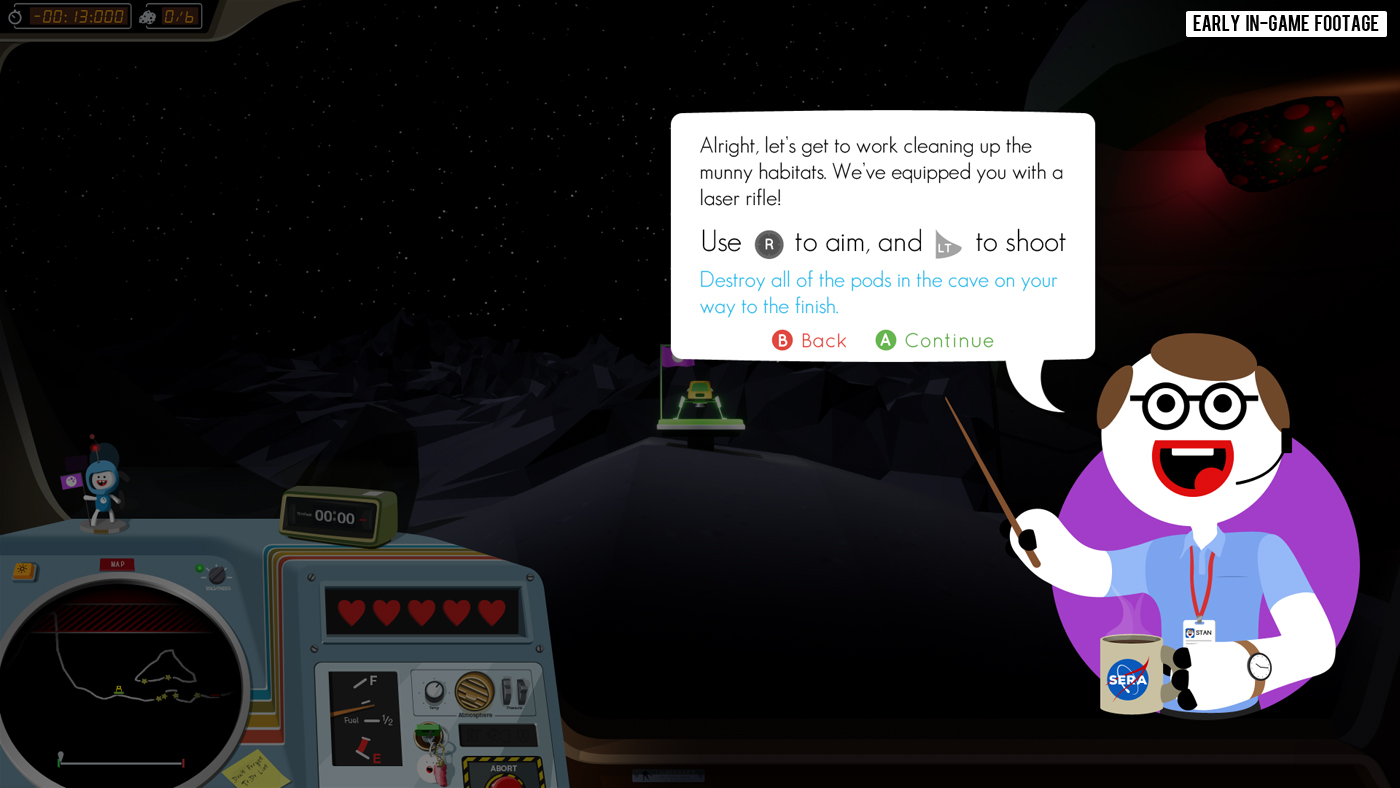1400x788 pixels.
Task: Continue past the laser rifle tutorial
Action: [x=935, y=341]
